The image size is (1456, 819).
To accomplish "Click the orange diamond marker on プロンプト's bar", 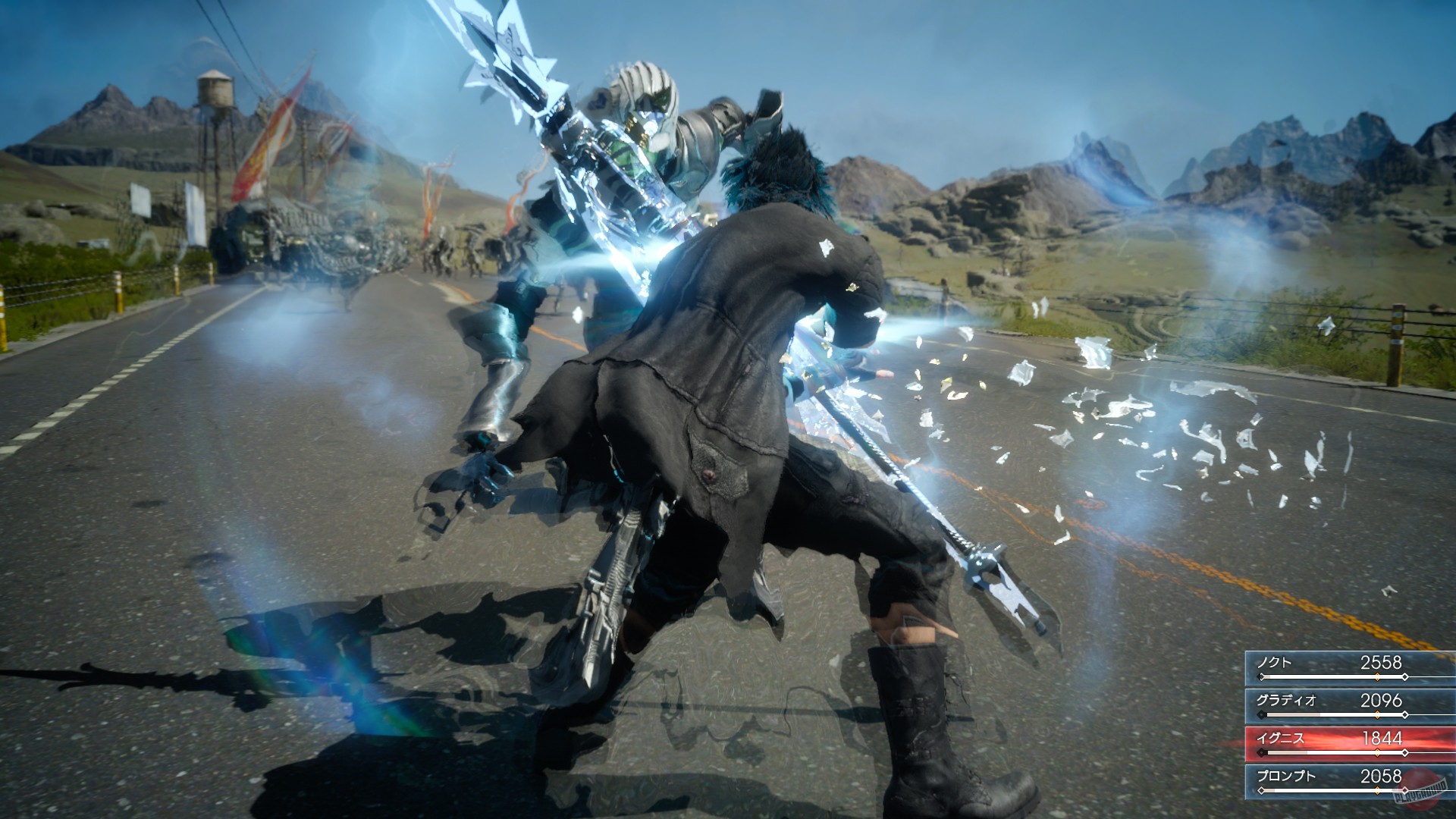I will [1377, 789].
